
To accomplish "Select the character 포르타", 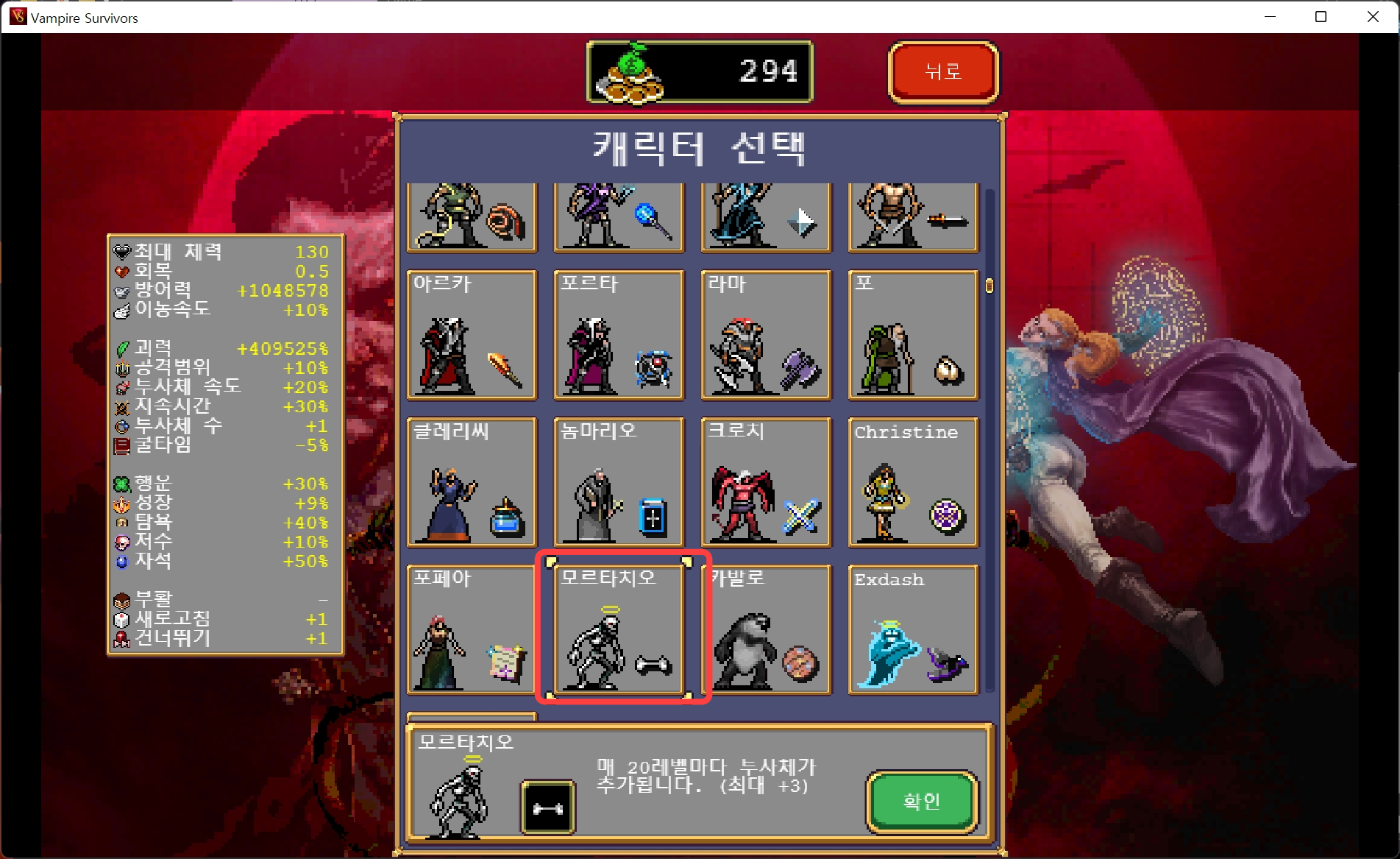I will 619,336.
